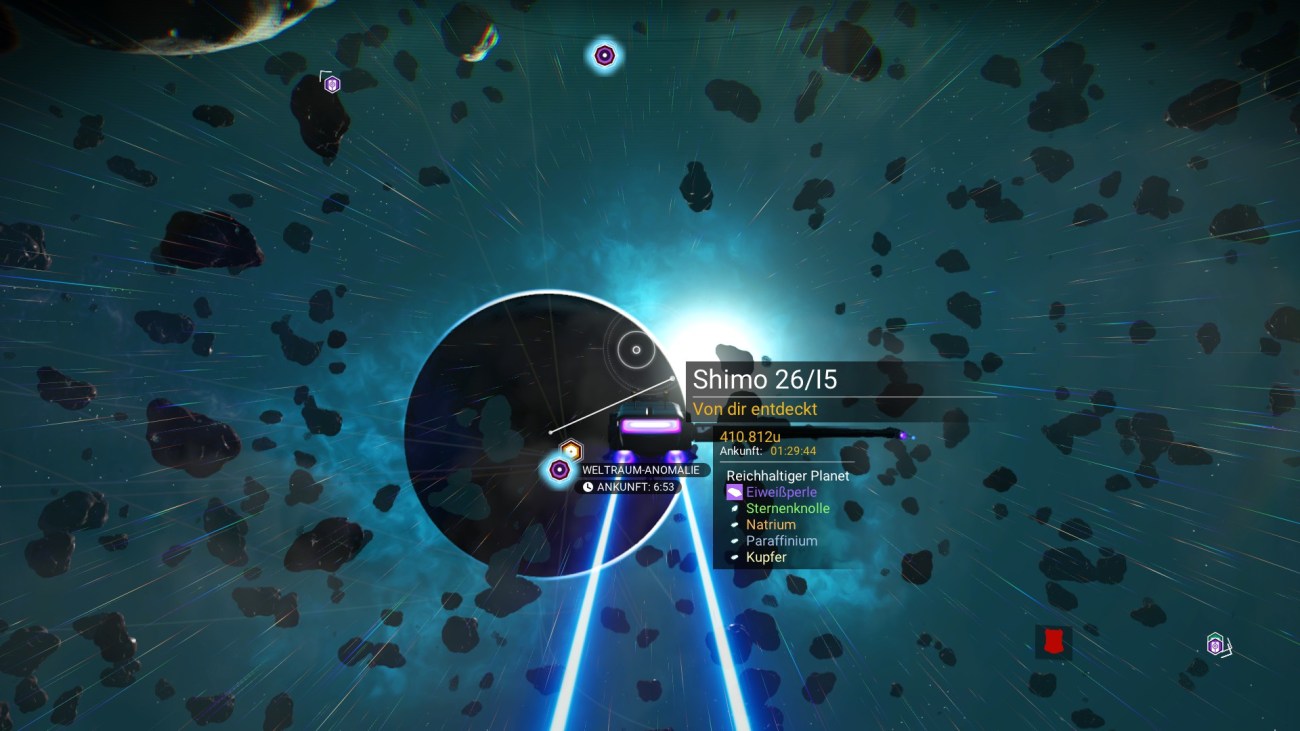Select the glowing purple marker without a label
The height and width of the screenshot is (731, 1300).
604,56
